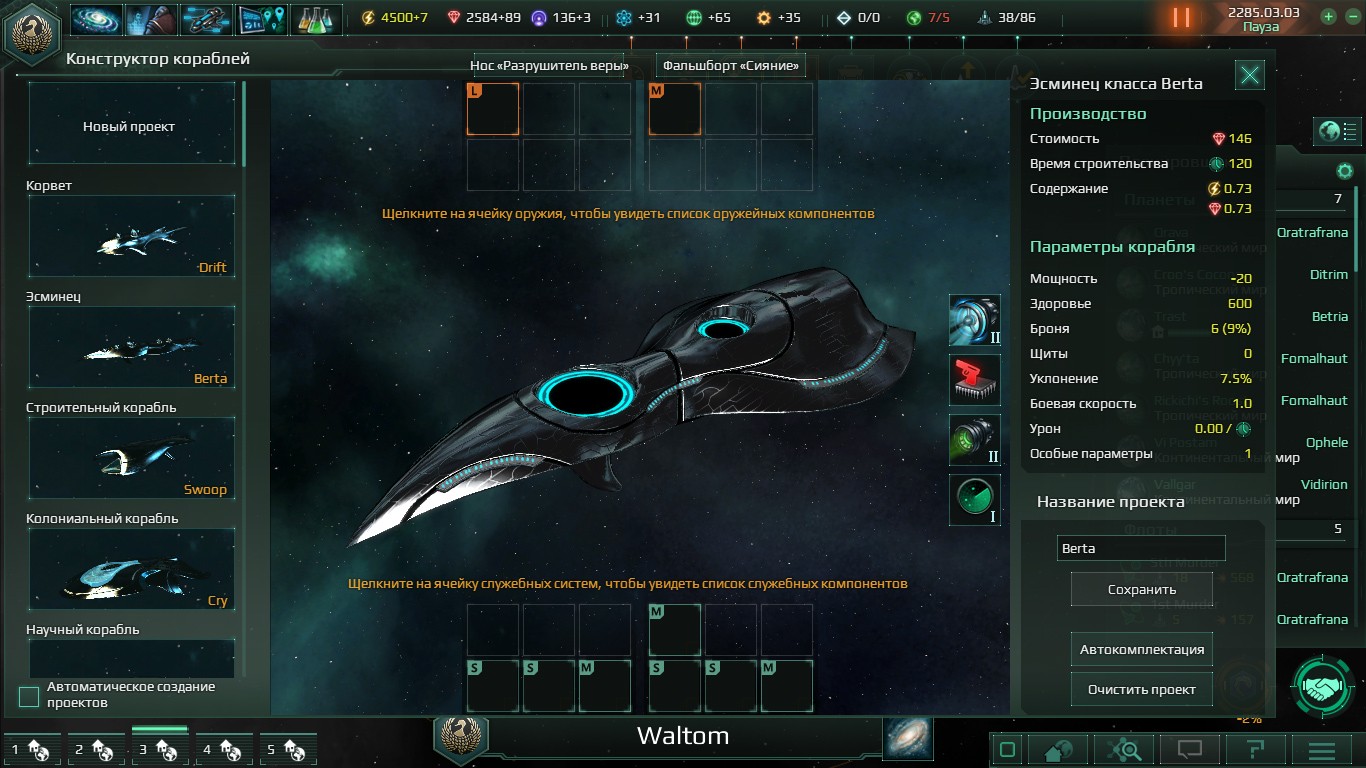Viewport: 1366px width, 768px height.
Task: Select the red combat computer component
Action: pos(974,380)
